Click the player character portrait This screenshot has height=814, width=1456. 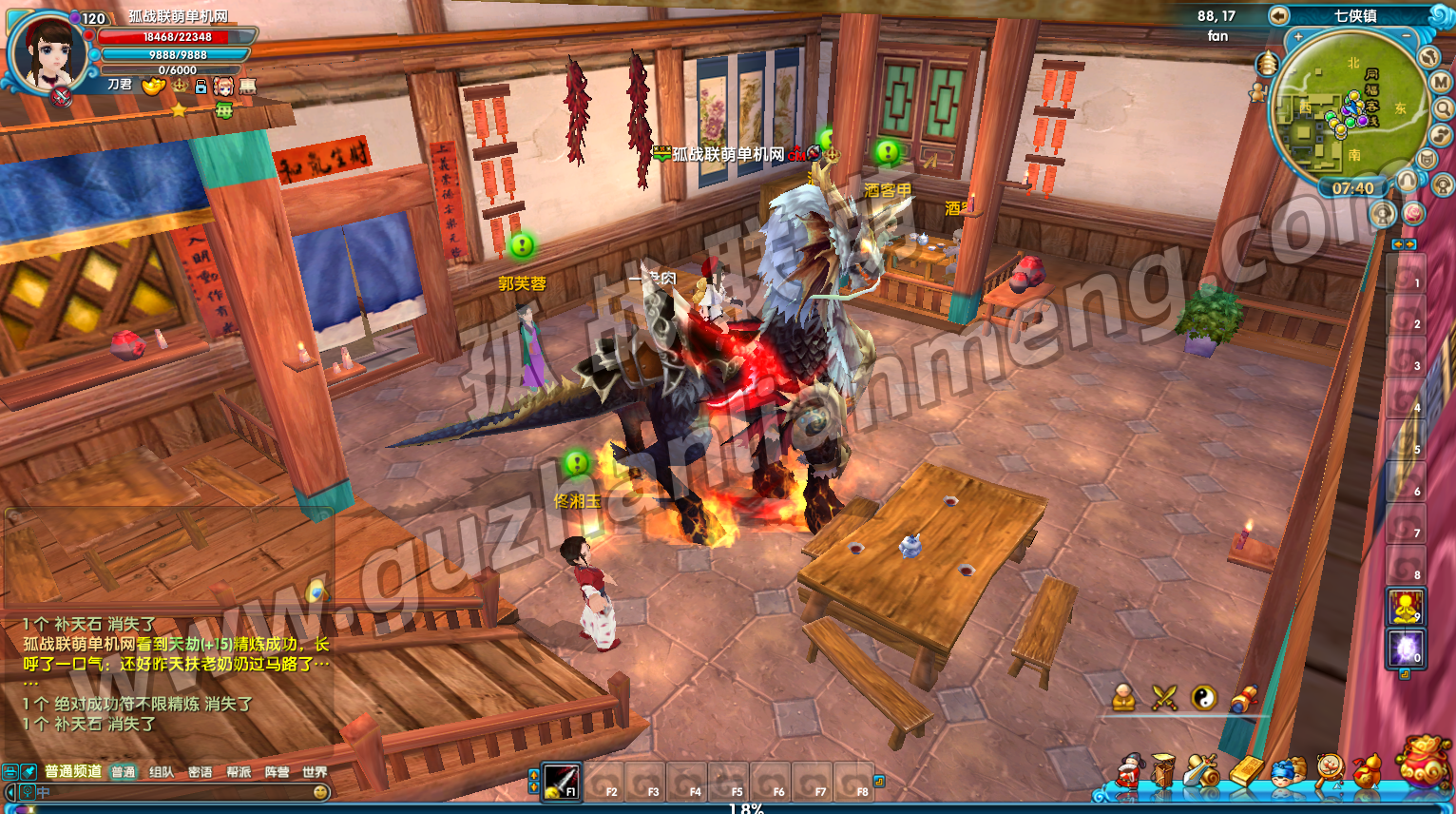coord(46,53)
